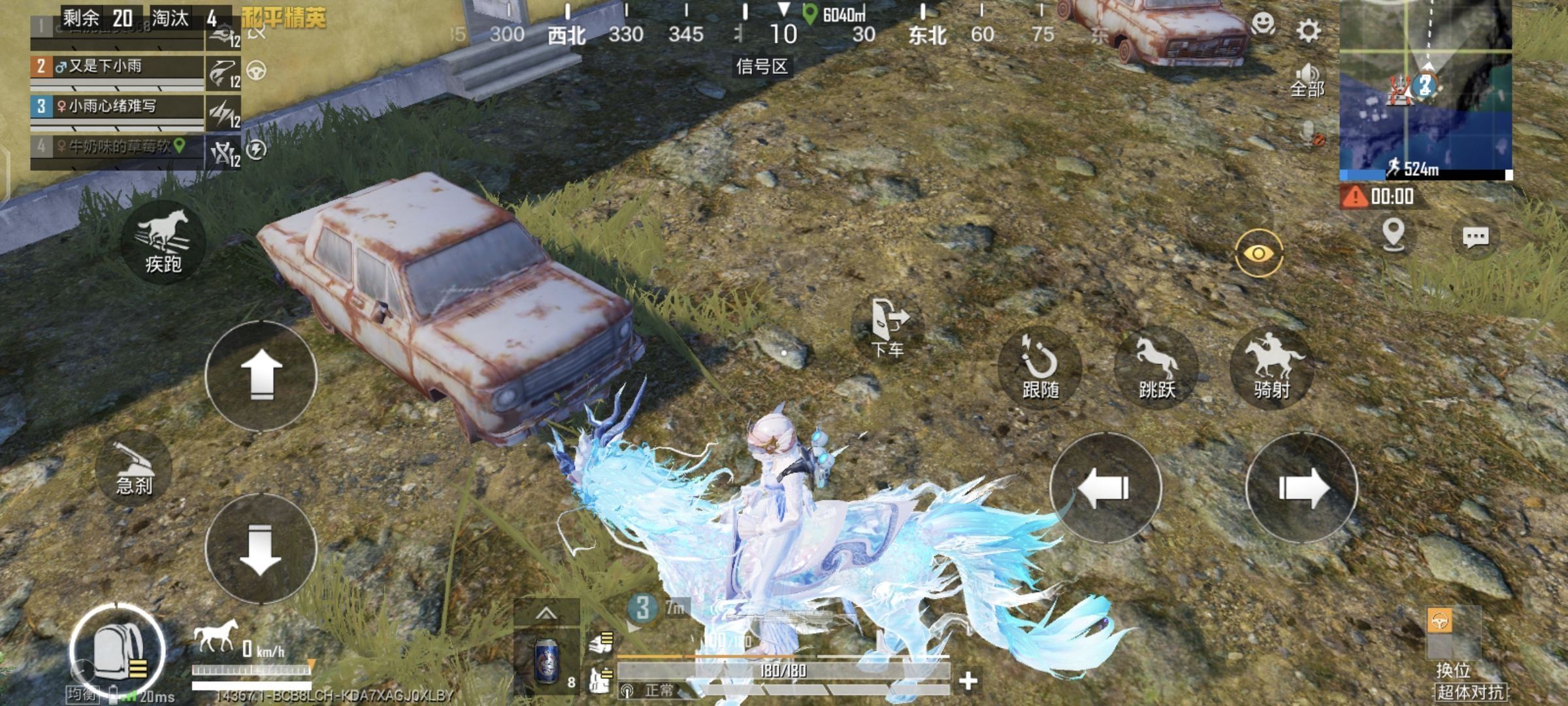Viewport: 1568px width, 706px height.
Task: Use the energy drink can item
Action: tap(546, 662)
